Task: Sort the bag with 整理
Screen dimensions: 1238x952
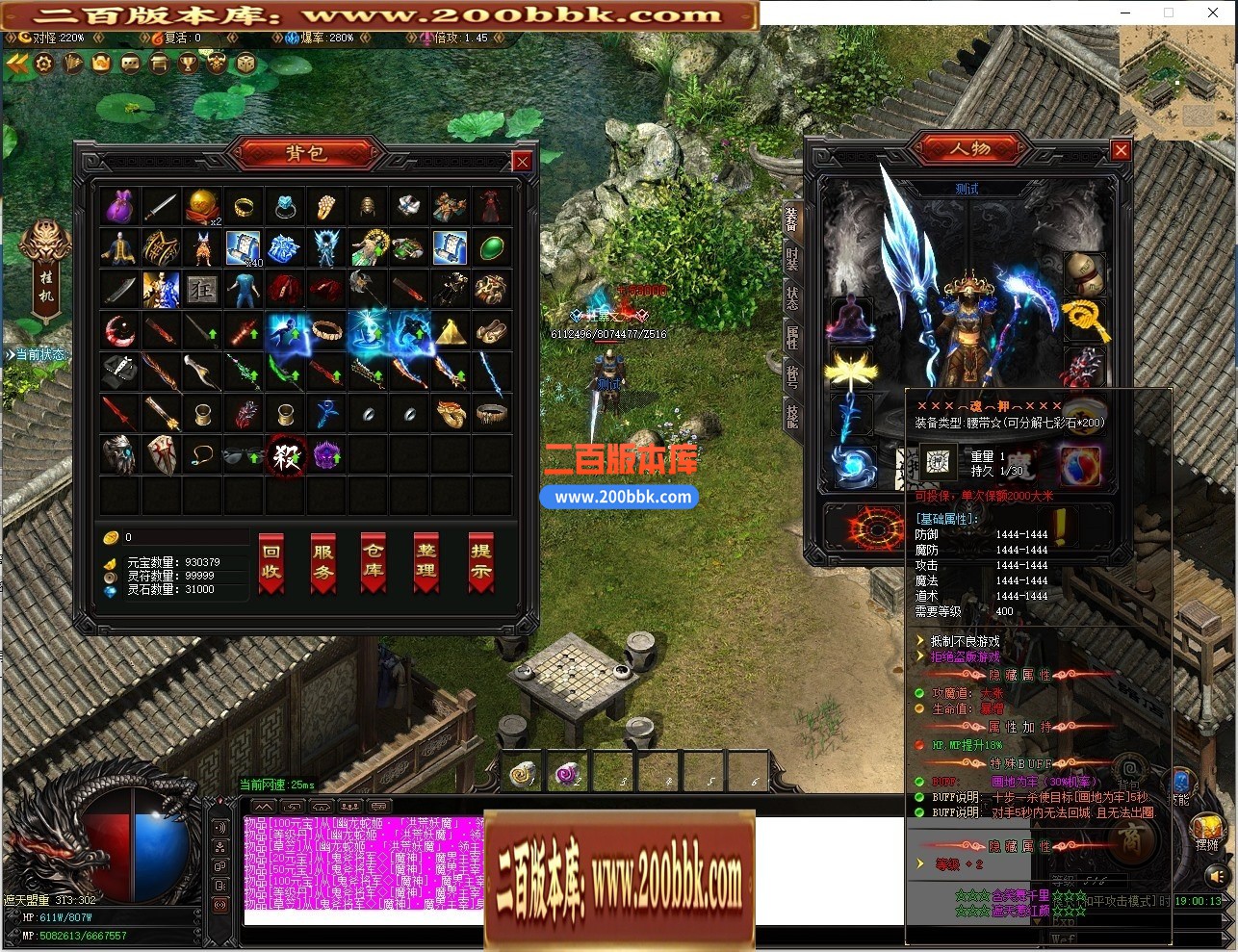Action: point(426,562)
